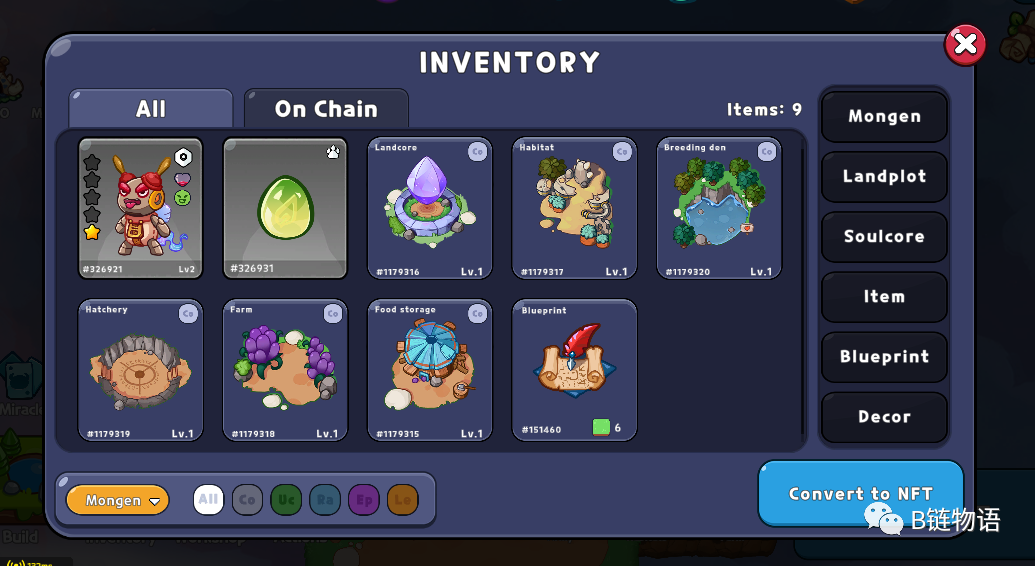Switch to the All tab
Screen dimensions: 1035x566
click(x=151, y=109)
